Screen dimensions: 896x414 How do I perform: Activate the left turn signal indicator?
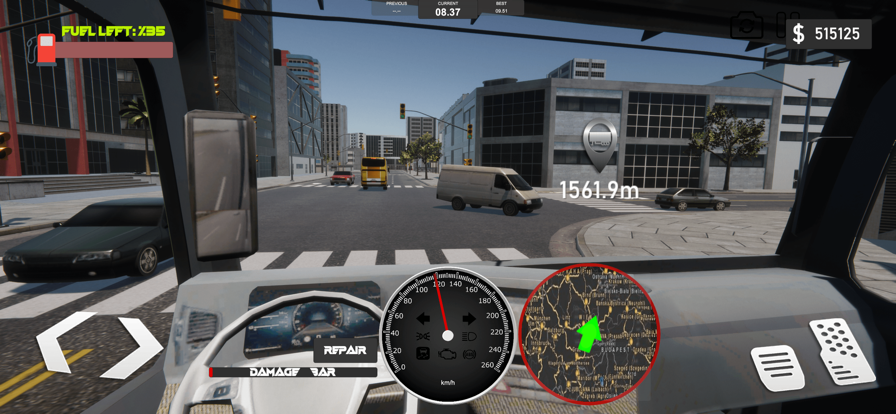[423, 319]
